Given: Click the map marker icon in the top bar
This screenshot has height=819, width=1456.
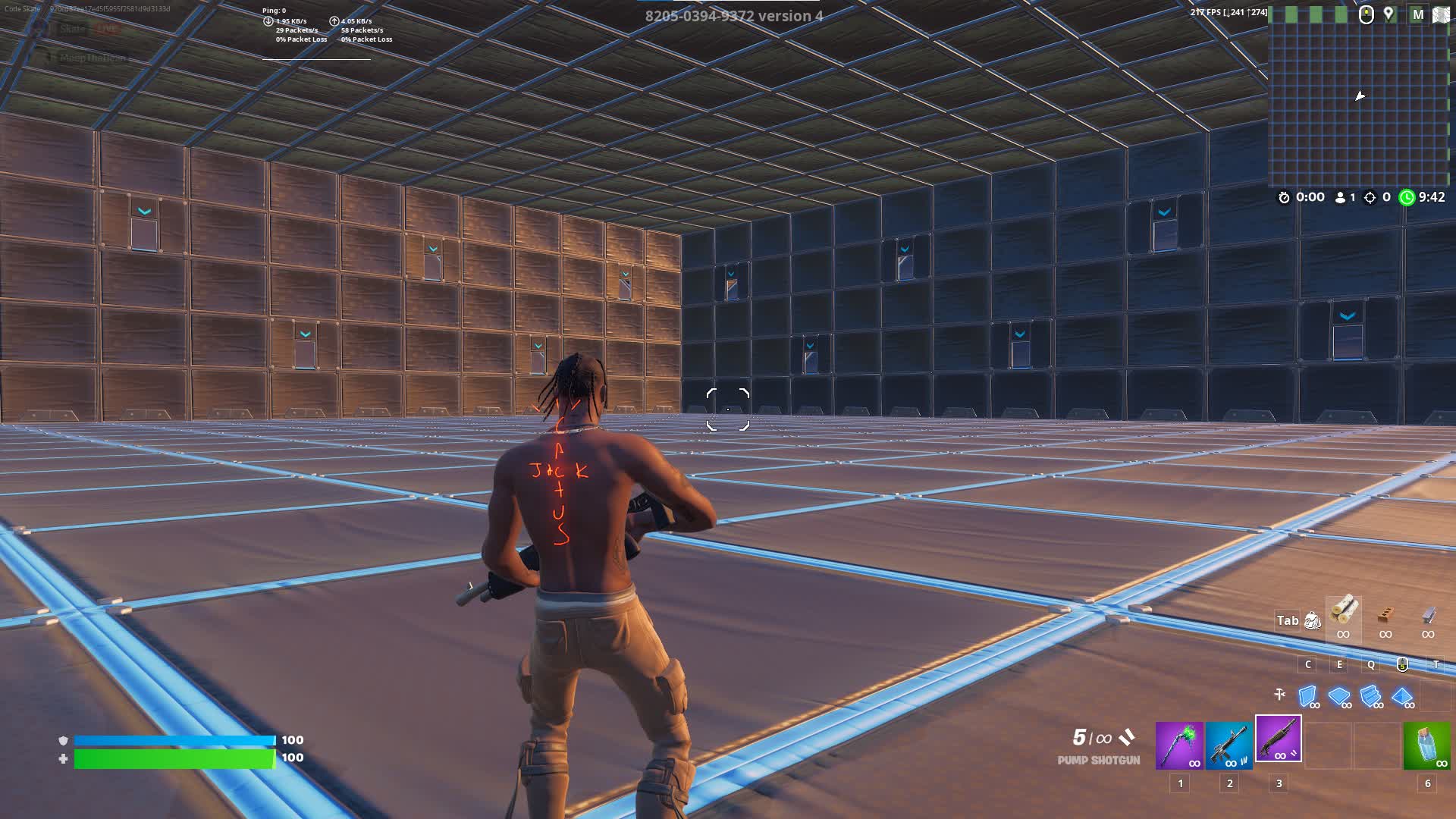Looking at the screenshot, I should [x=1389, y=14].
